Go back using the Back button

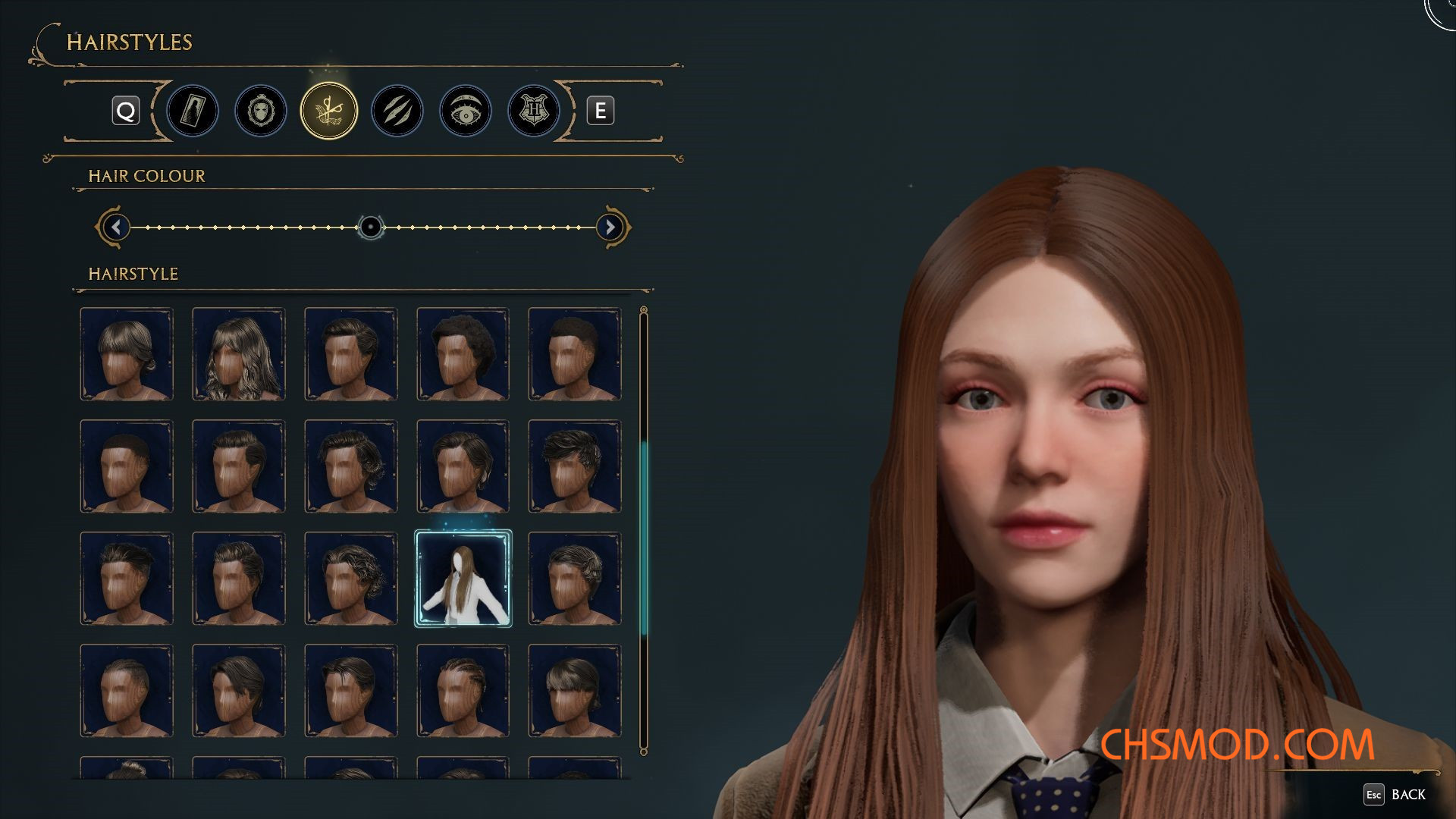(1395, 794)
